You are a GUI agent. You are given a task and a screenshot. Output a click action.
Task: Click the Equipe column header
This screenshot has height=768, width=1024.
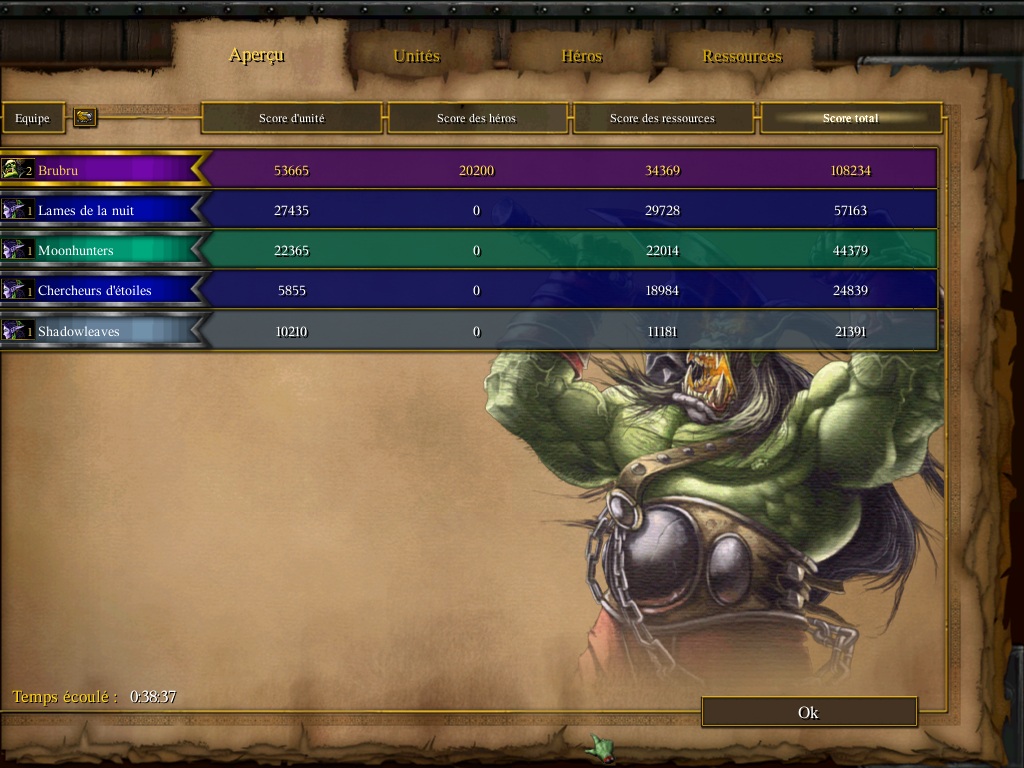(33, 118)
